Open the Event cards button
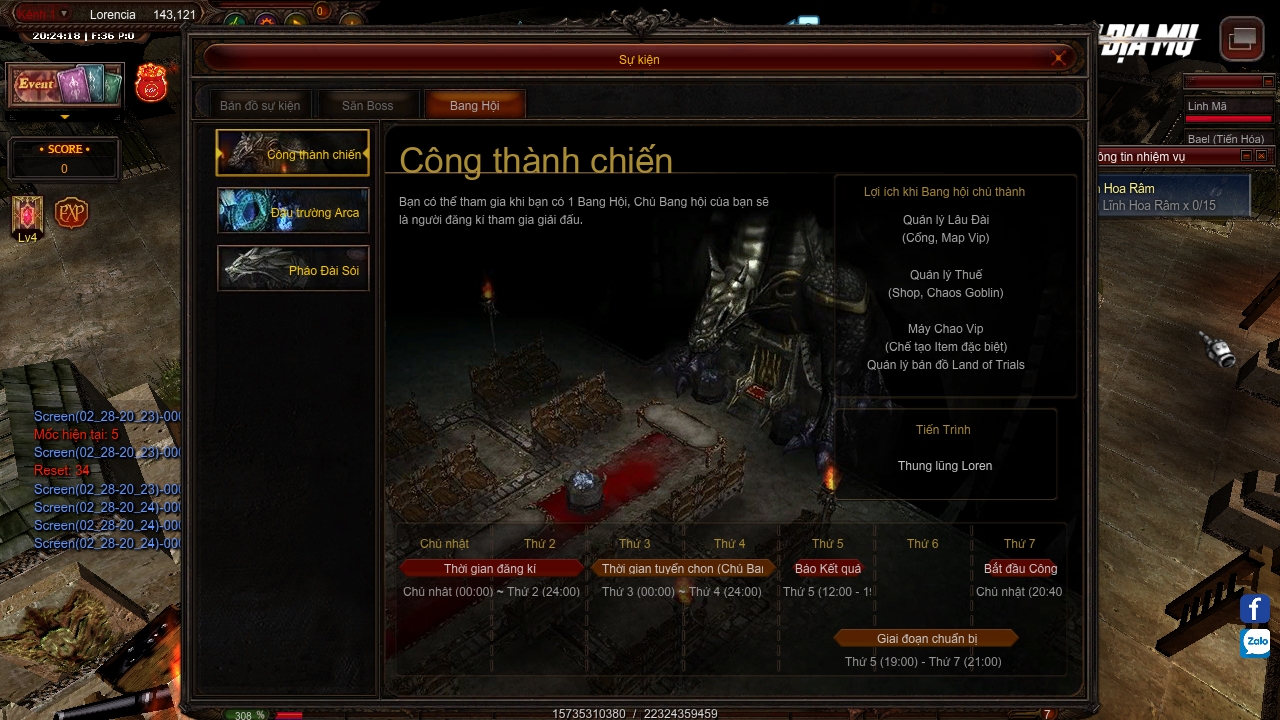This screenshot has height=720, width=1280. point(65,85)
